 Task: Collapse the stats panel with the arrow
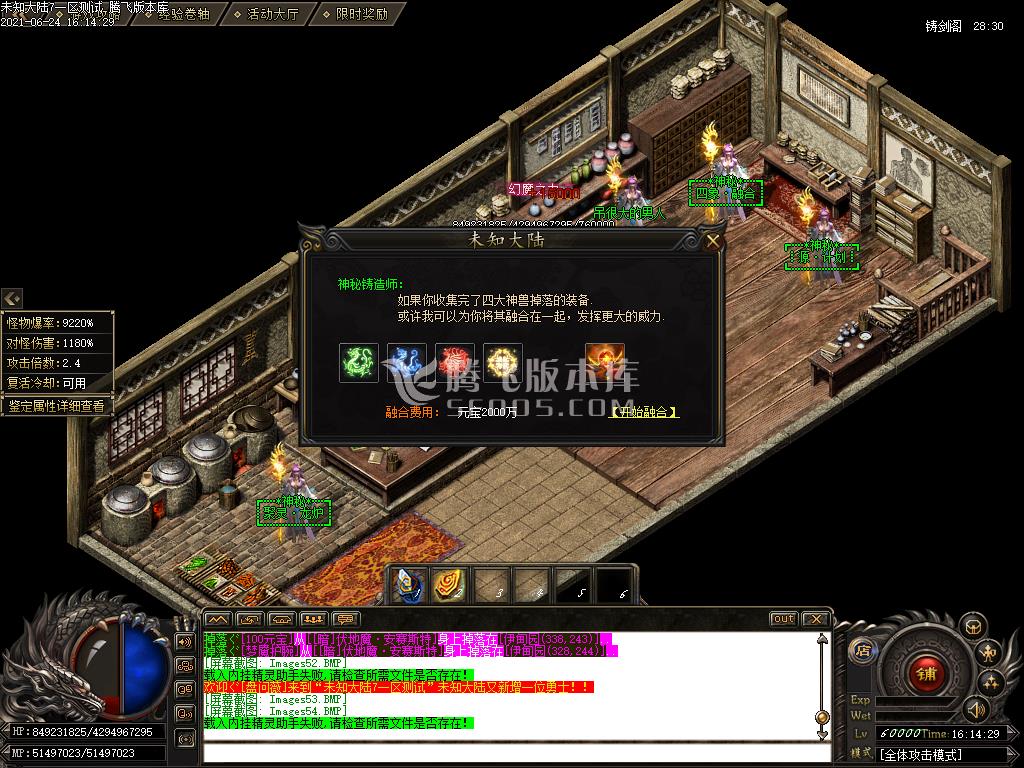tap(12, 298)
